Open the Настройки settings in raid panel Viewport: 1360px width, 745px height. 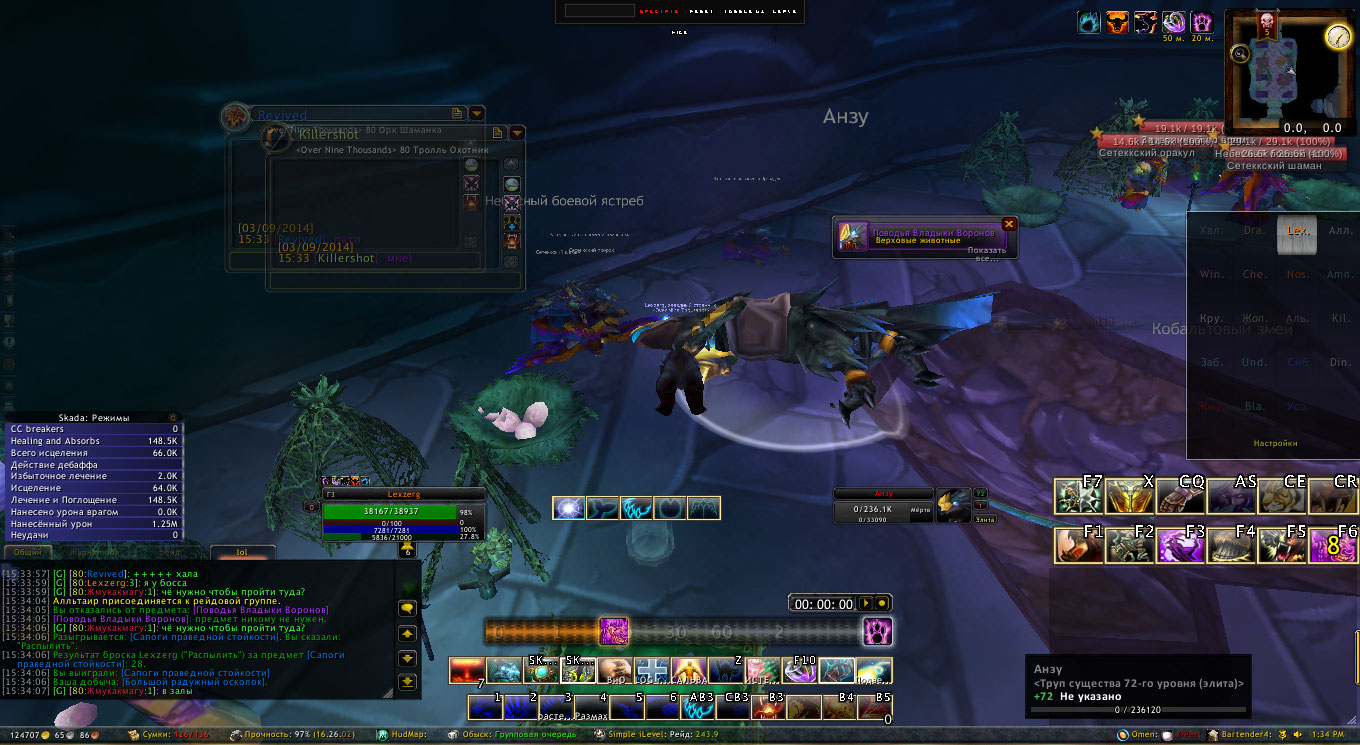1275,443
